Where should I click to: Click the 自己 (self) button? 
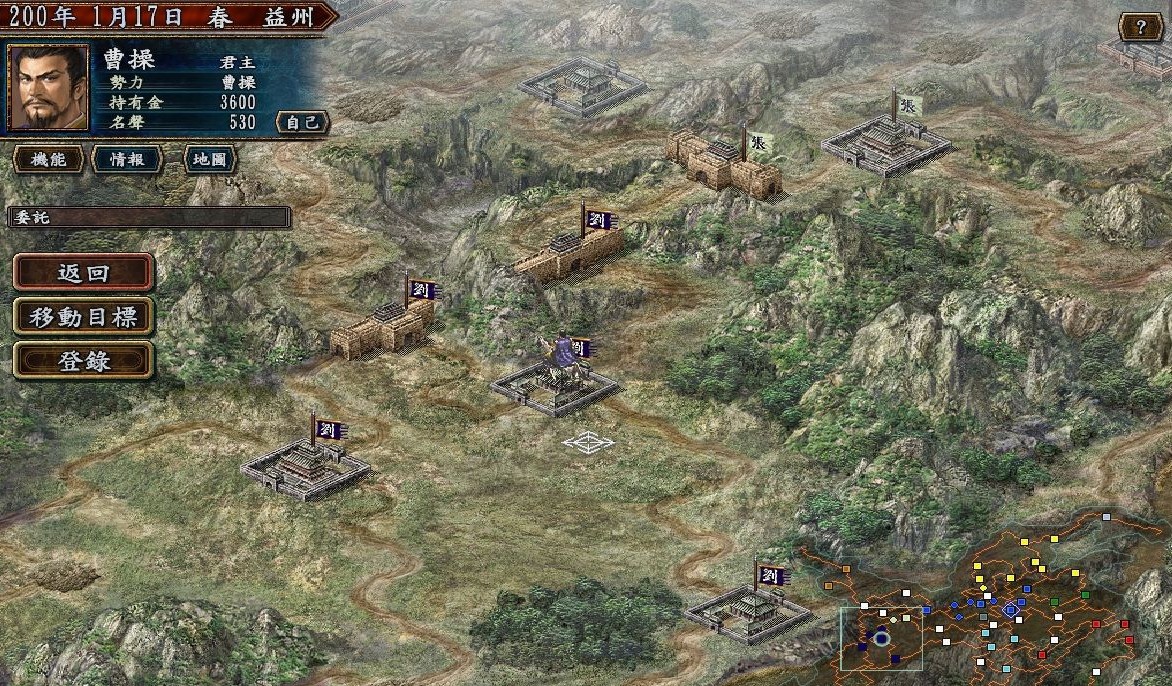point(302,122)
